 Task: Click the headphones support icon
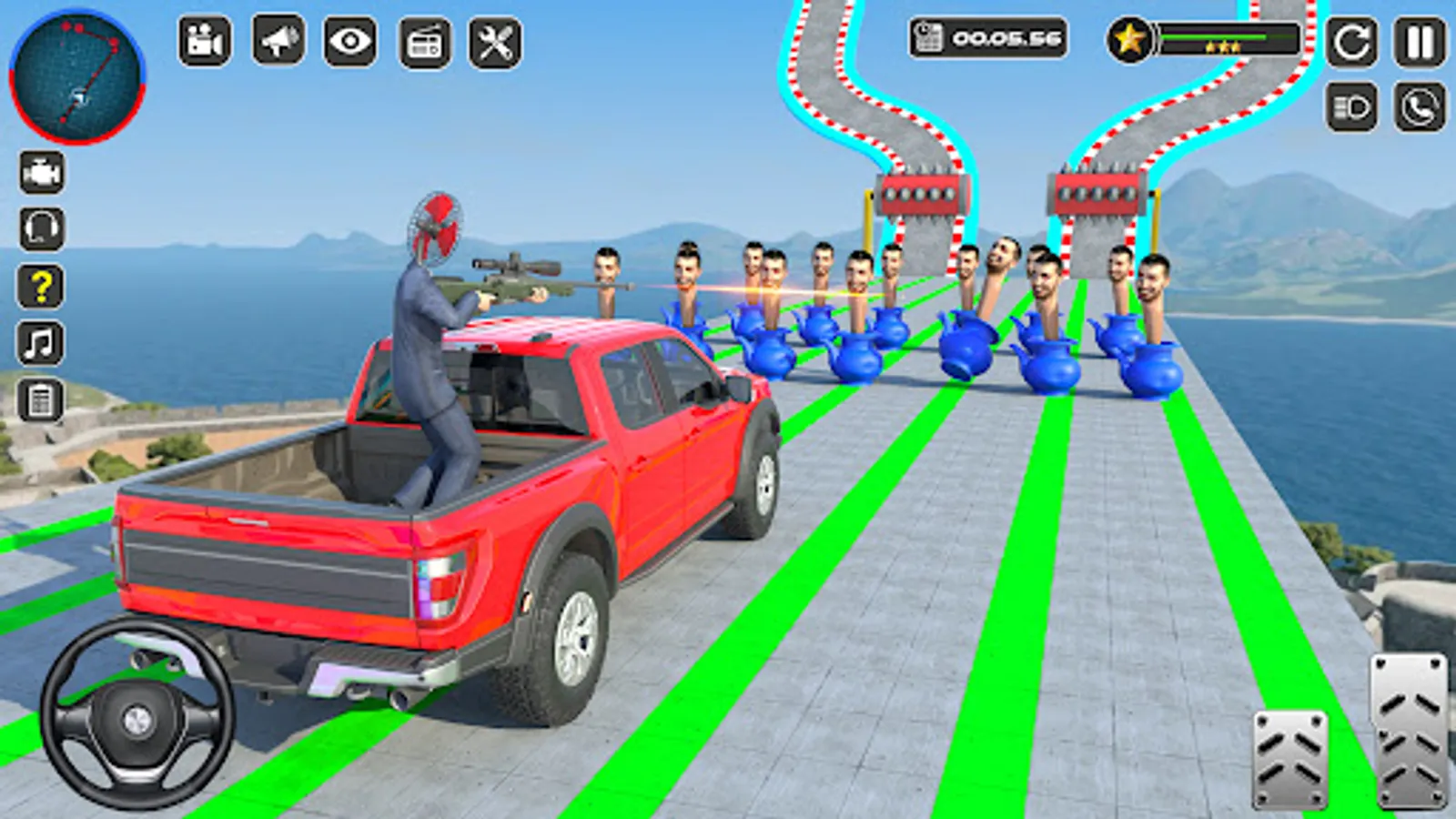click(x=40, y=227)
